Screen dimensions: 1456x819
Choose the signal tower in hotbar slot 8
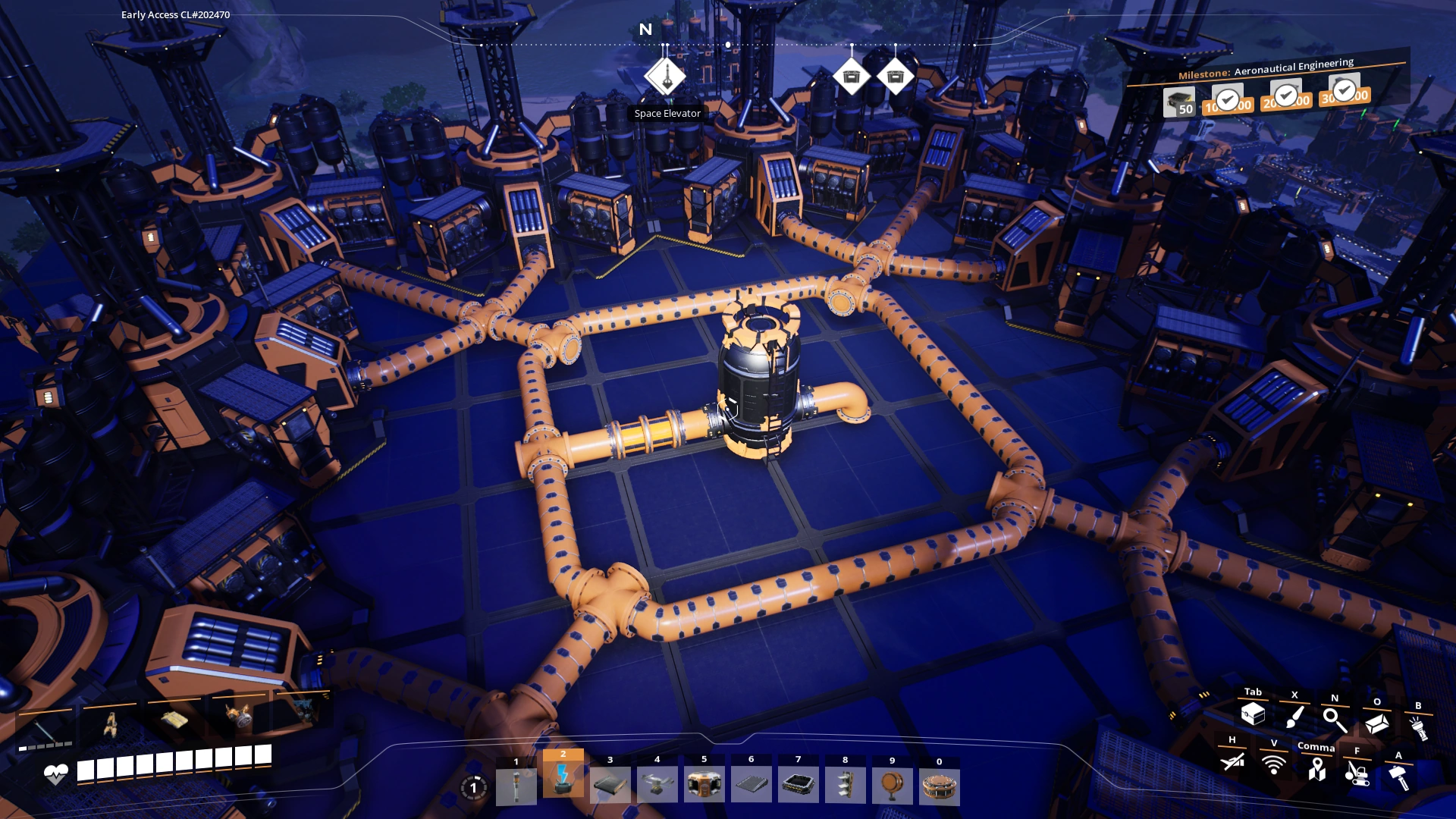(845, 785)
